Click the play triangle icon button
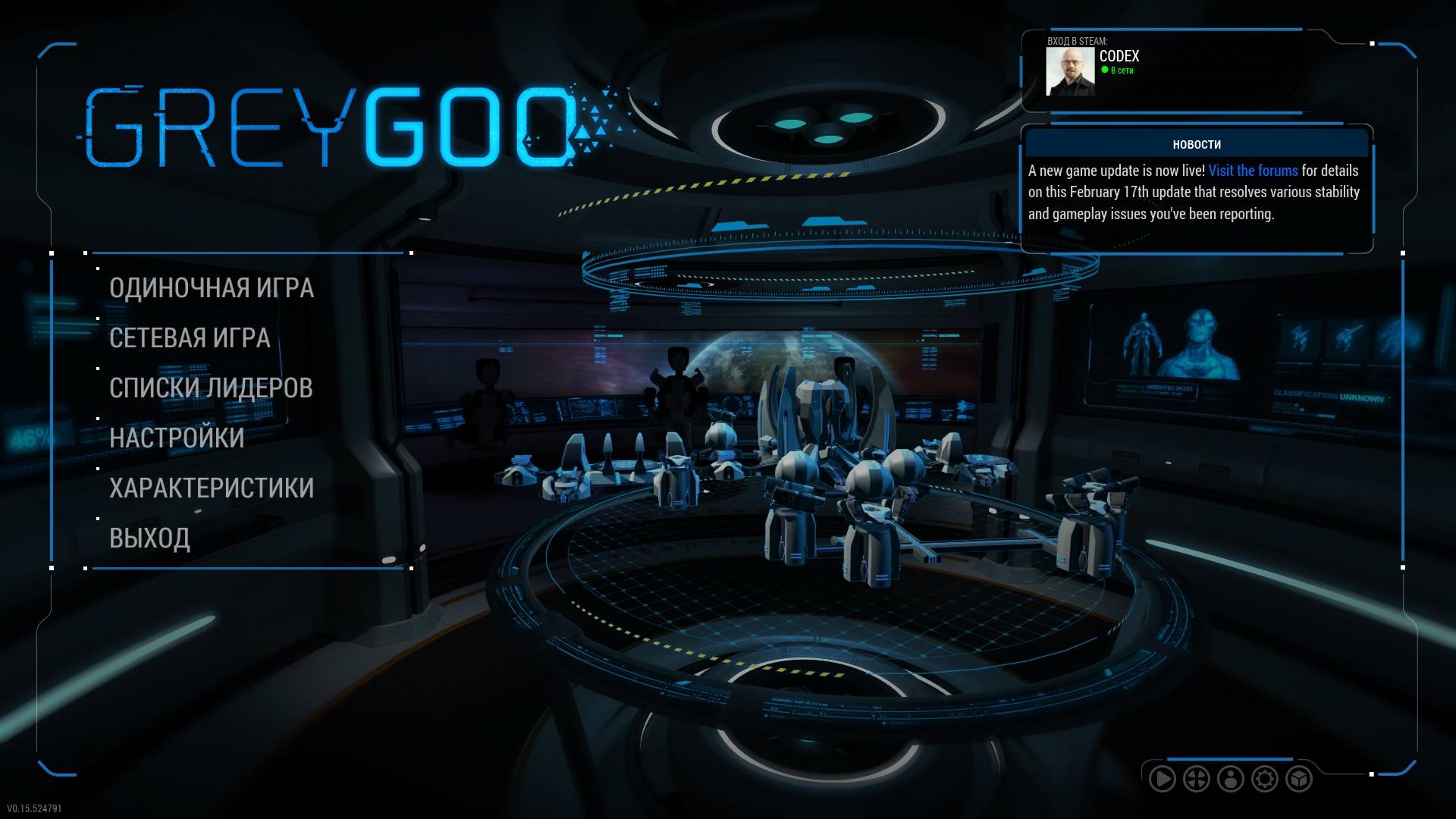This screenshot has width=1456, height=819. (x=1162, y=779)
